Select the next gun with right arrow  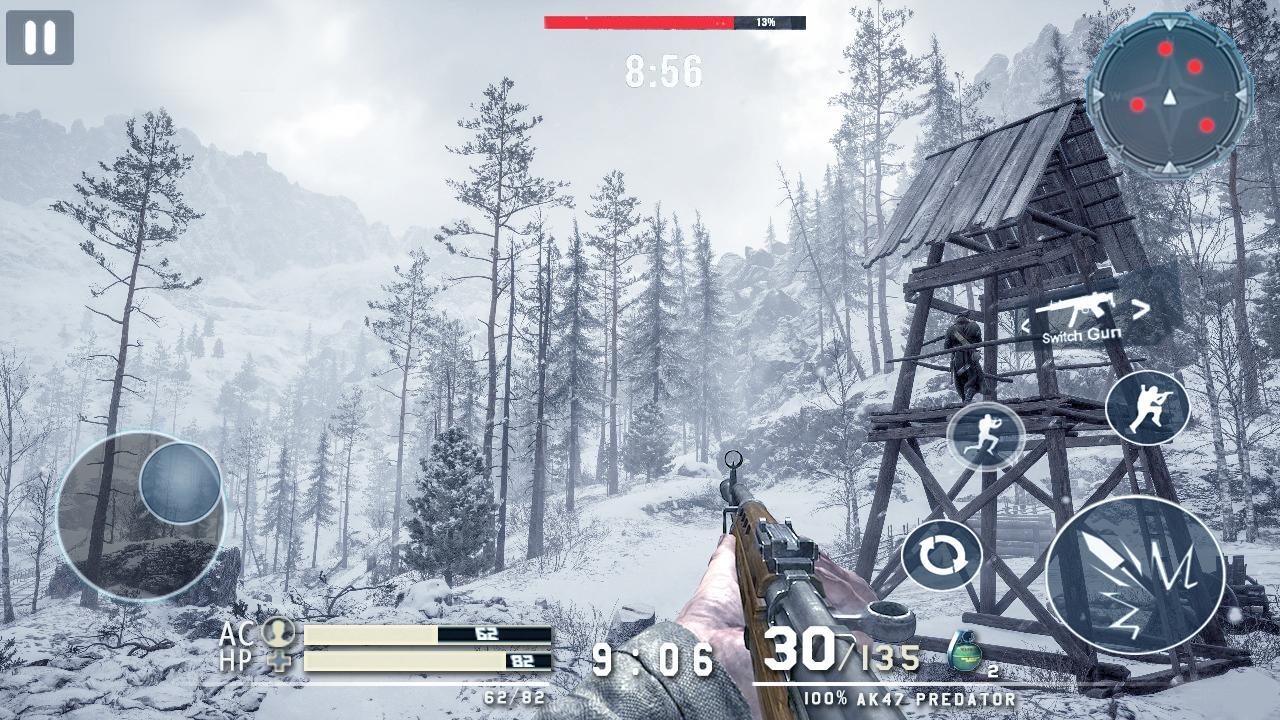click(1141, 308)
